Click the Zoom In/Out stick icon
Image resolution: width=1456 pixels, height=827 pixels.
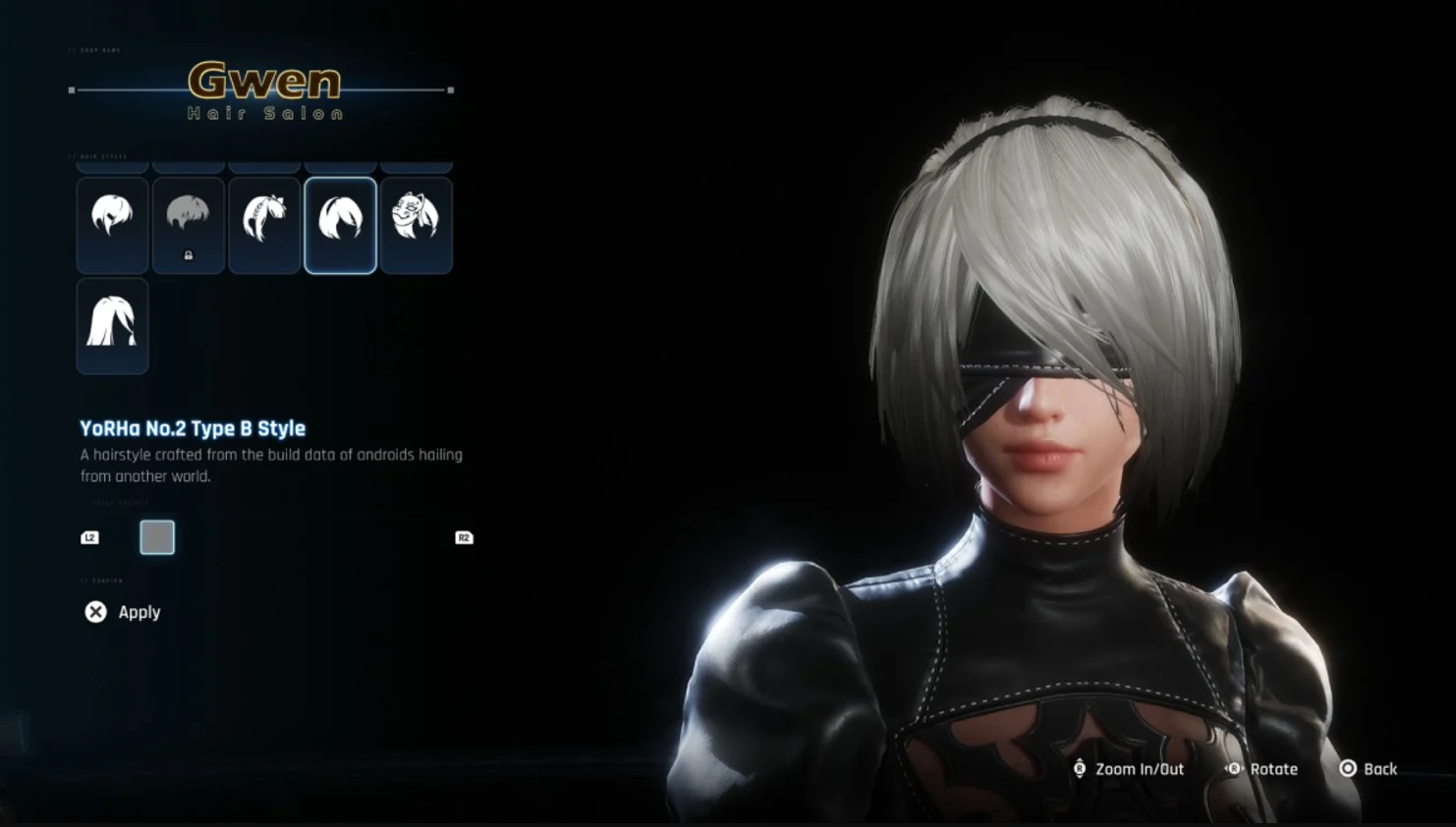1080,769
